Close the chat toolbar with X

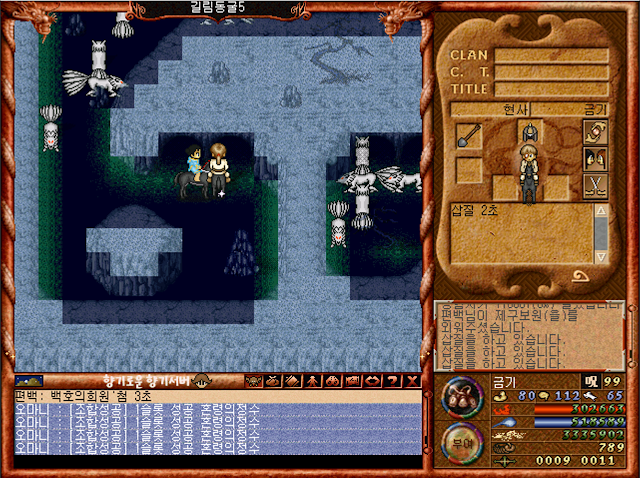[409, 381]
